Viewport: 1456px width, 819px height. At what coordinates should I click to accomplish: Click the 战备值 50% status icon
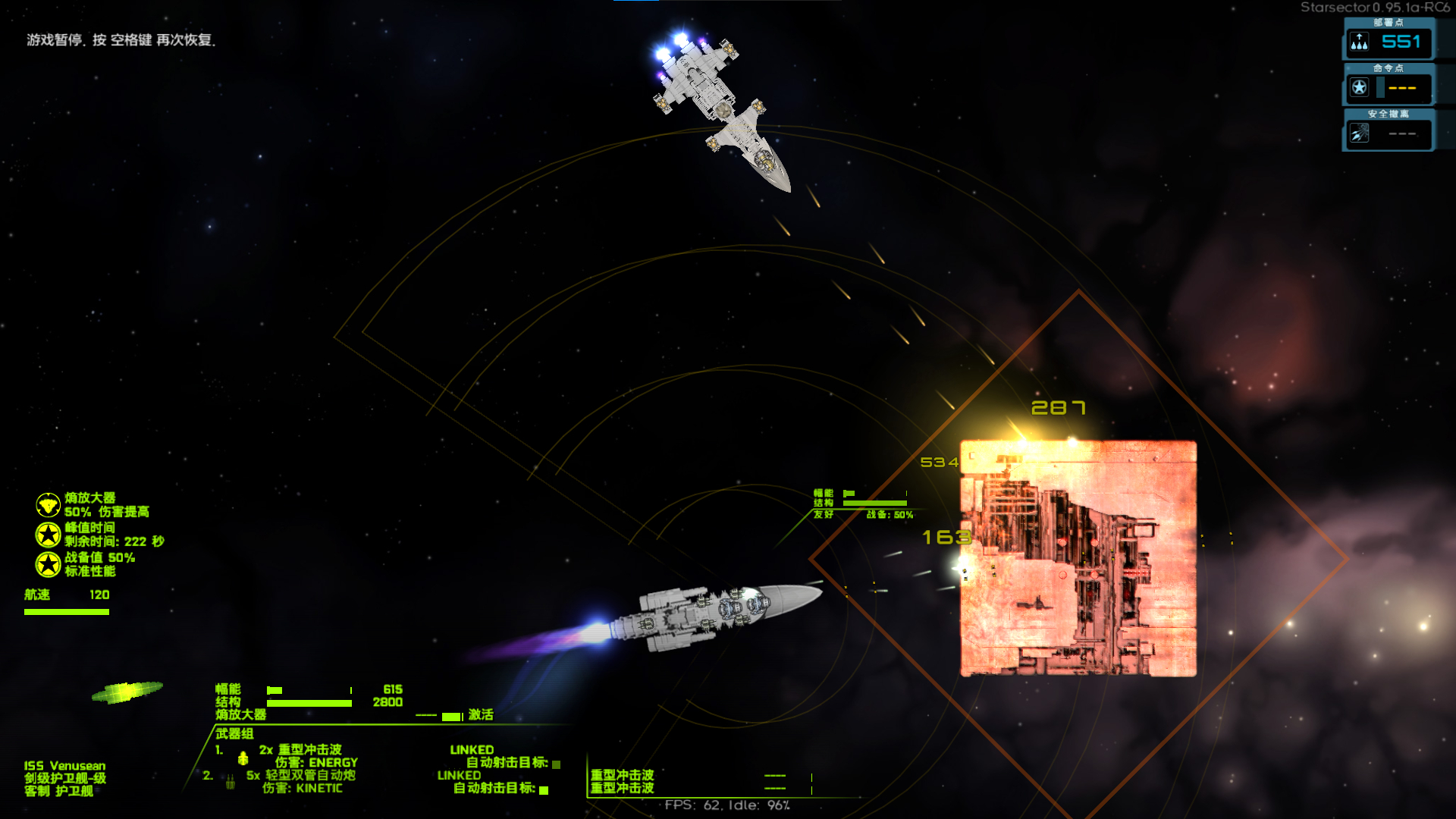click(x=48, y=564)
